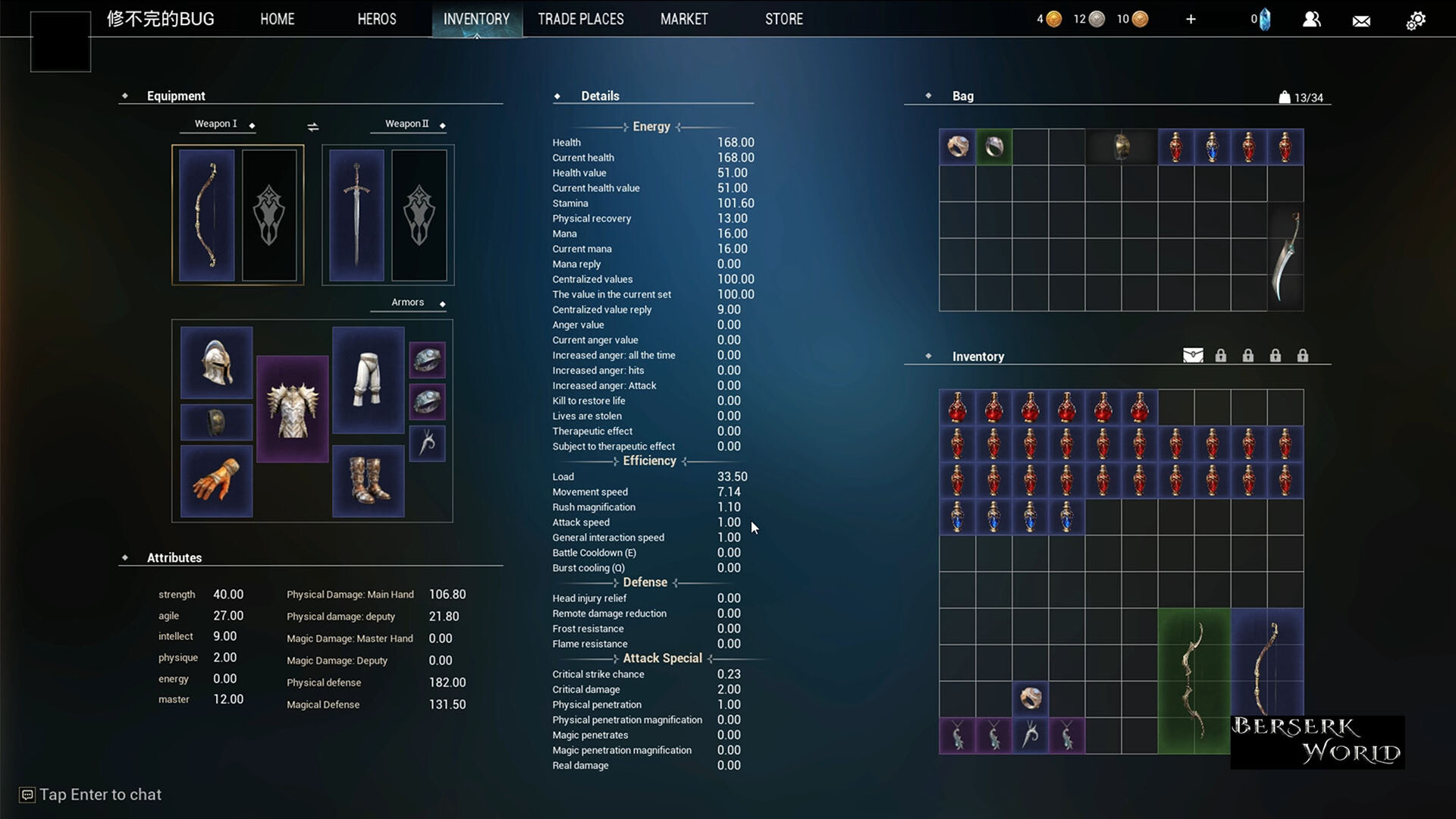Select the bow in Weapon I slot
This screenshot has width=1456, height=819.
(x=207, y=215)
